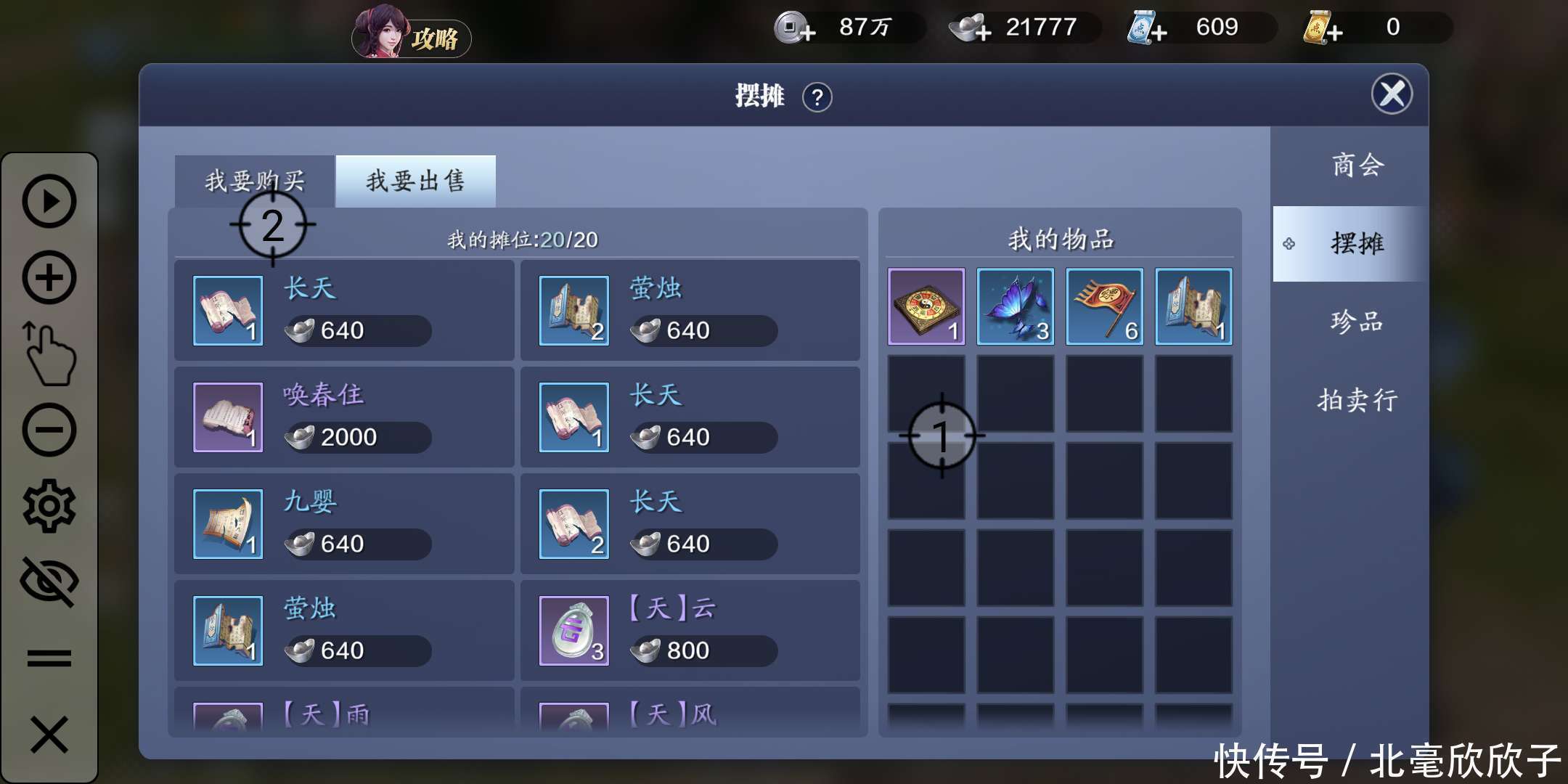
Task: Select the escort flag item stack of 6
Action: click(1104, 306)
